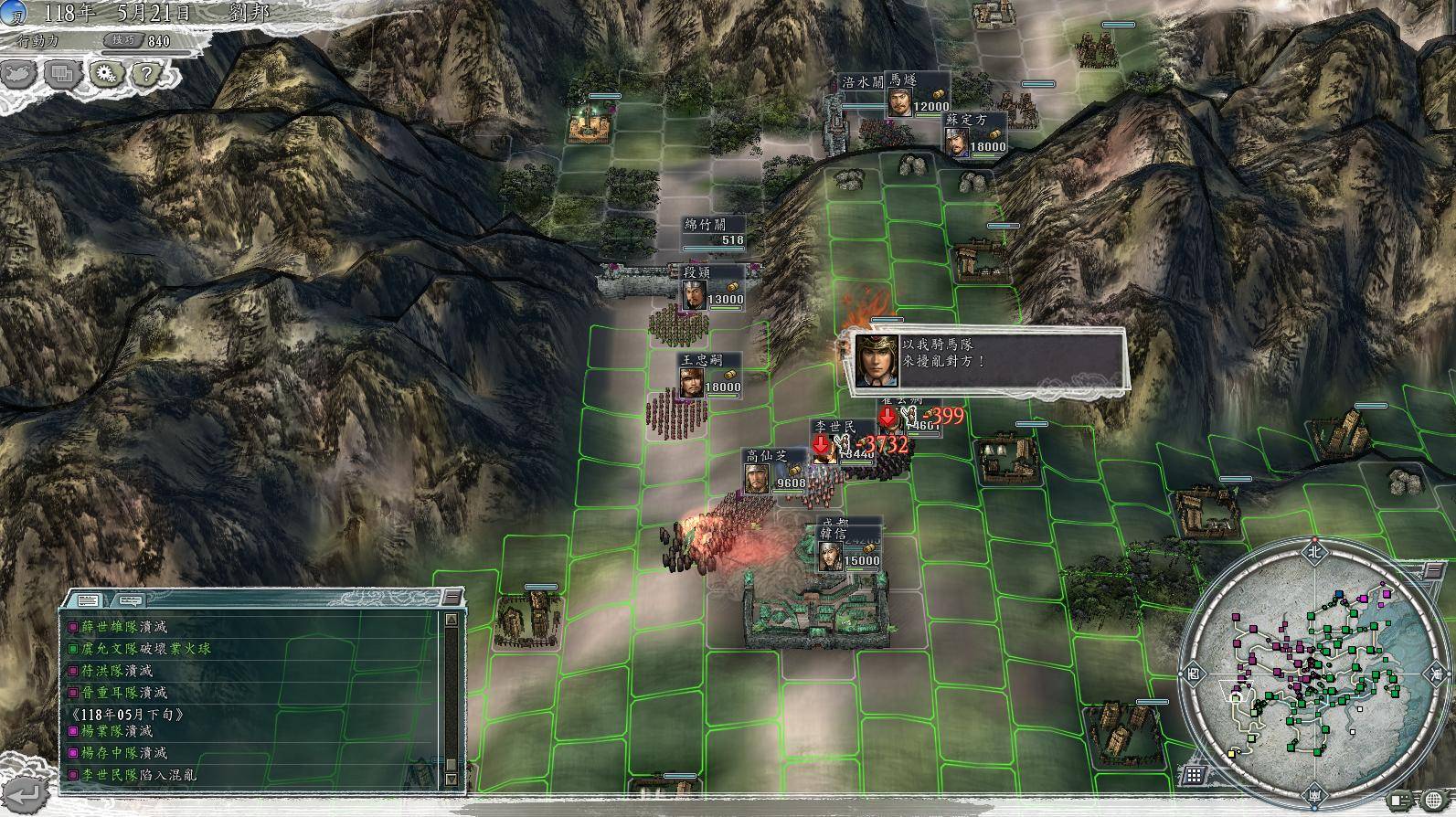Switch to the message log list tab
The image size is (1456, 817).
[x=89, y=599]
